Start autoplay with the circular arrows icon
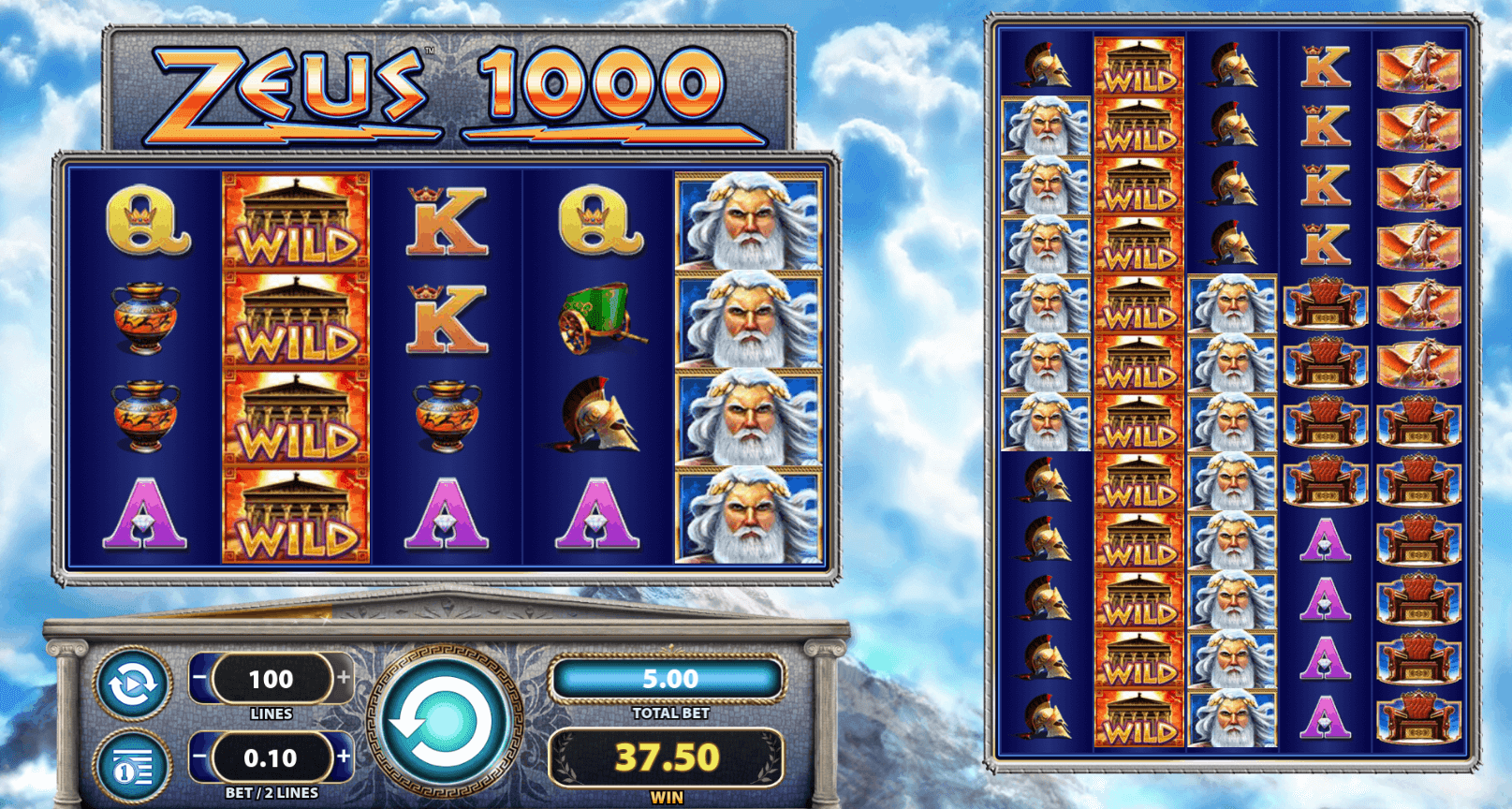 tap(133, 684)
